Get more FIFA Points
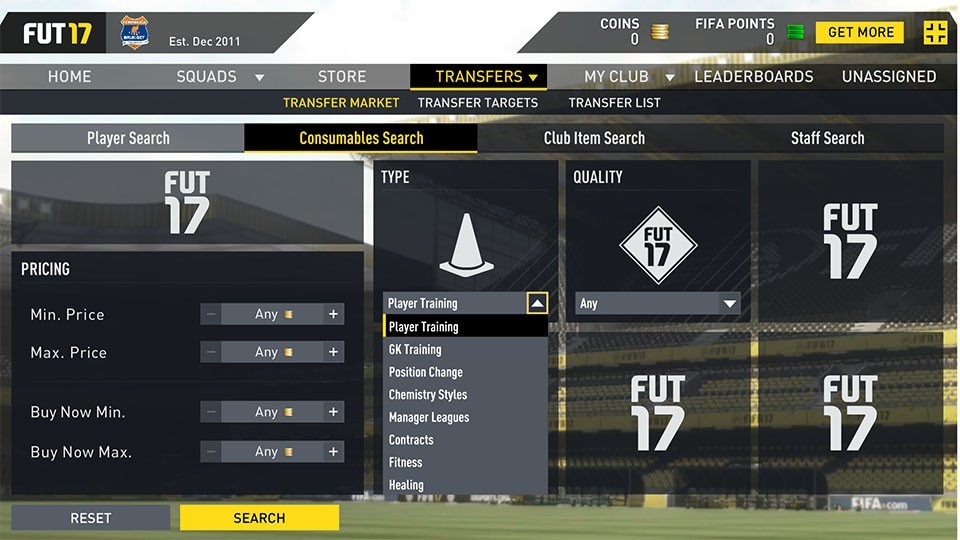 click(859, 32)
